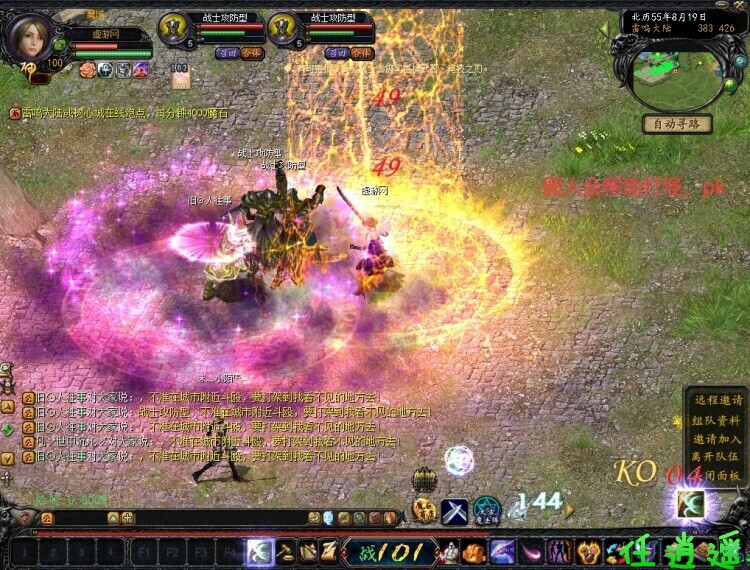Viewport: 750px width, 570px height.
Task: Merge the second pet with the orange 合体 button
Action: [x=361, y=53]
